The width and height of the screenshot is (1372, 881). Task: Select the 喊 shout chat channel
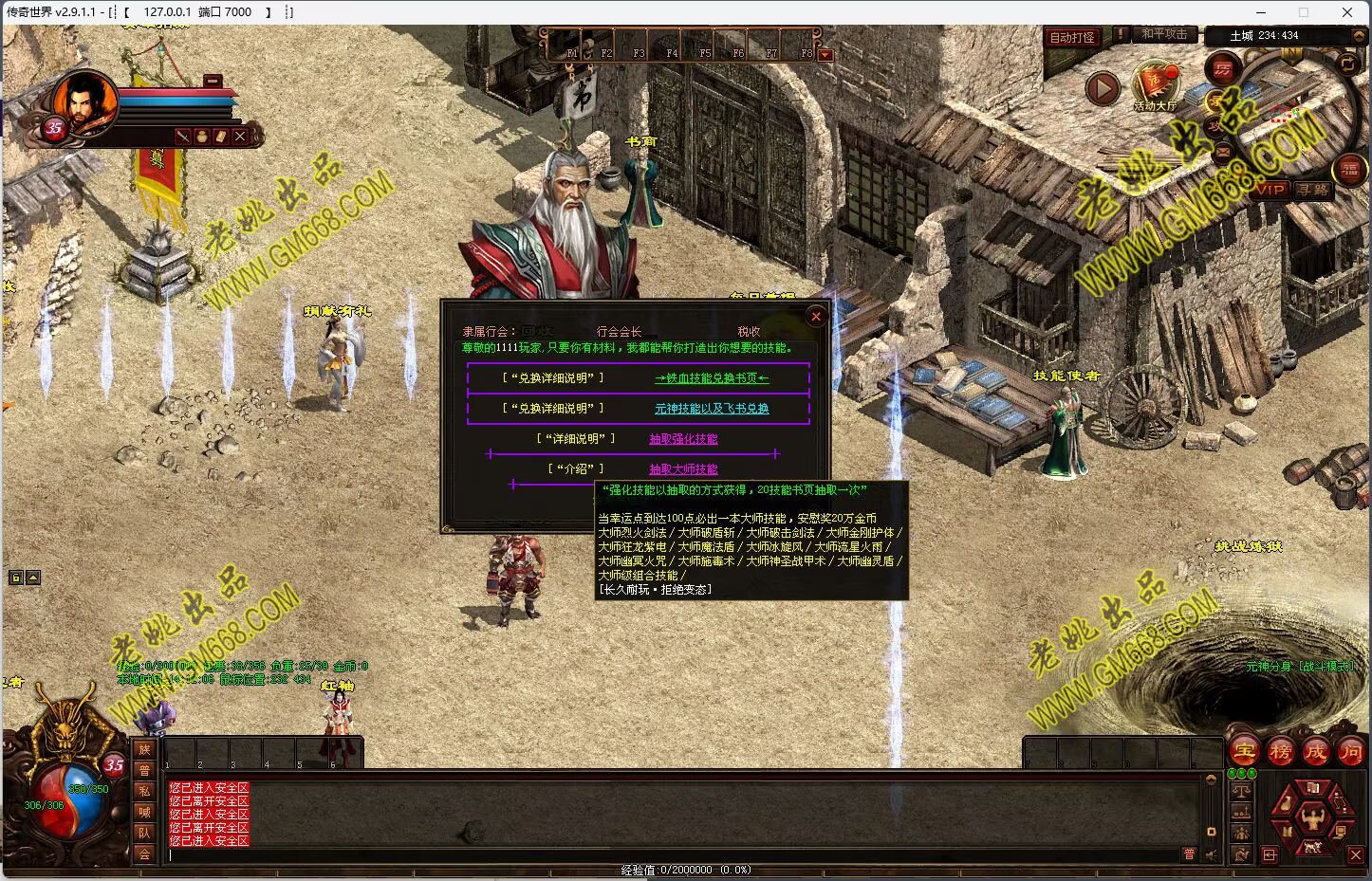[x=144, y=812]
